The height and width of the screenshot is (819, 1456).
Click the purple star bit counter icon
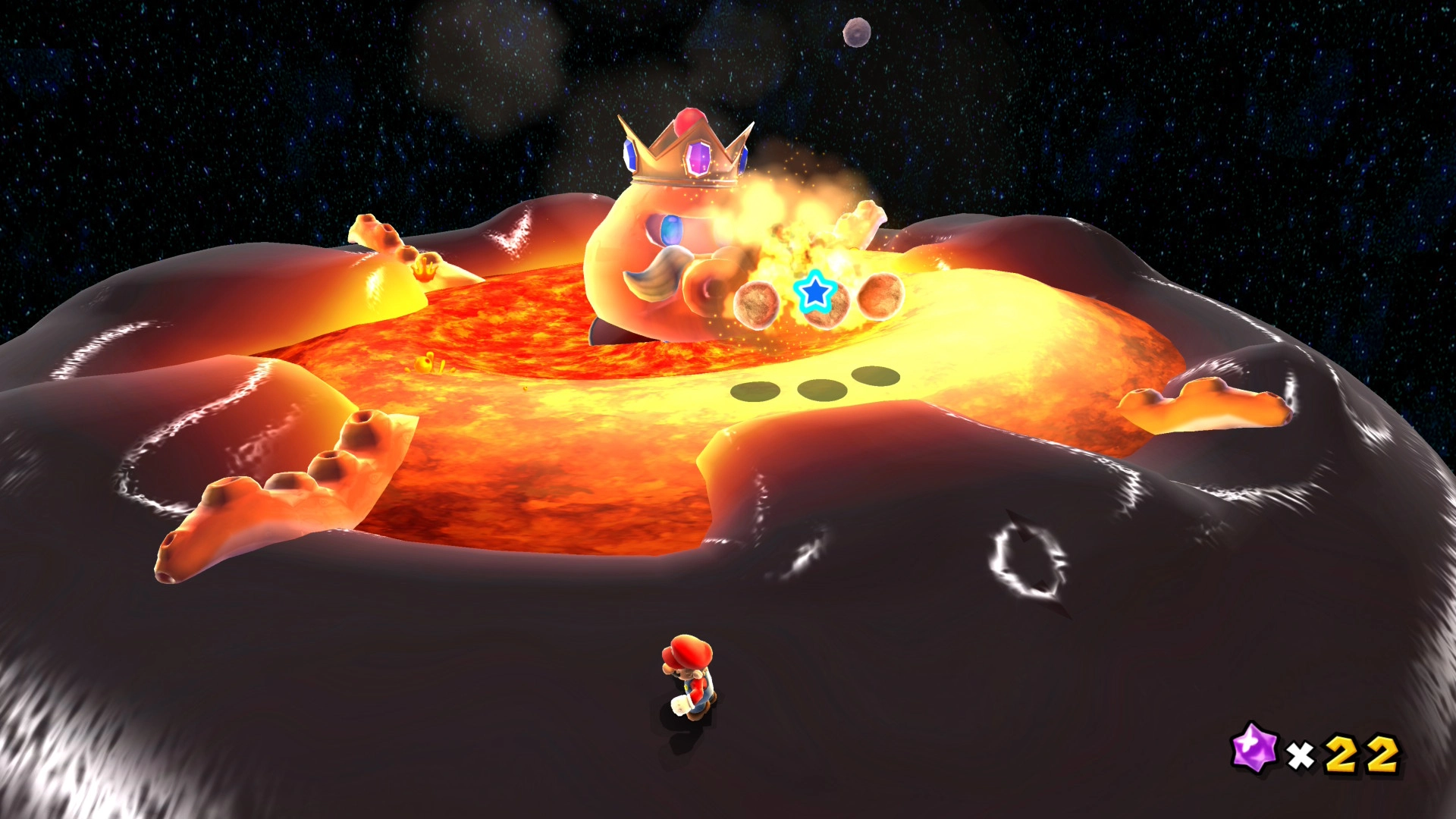point(1254,748)
